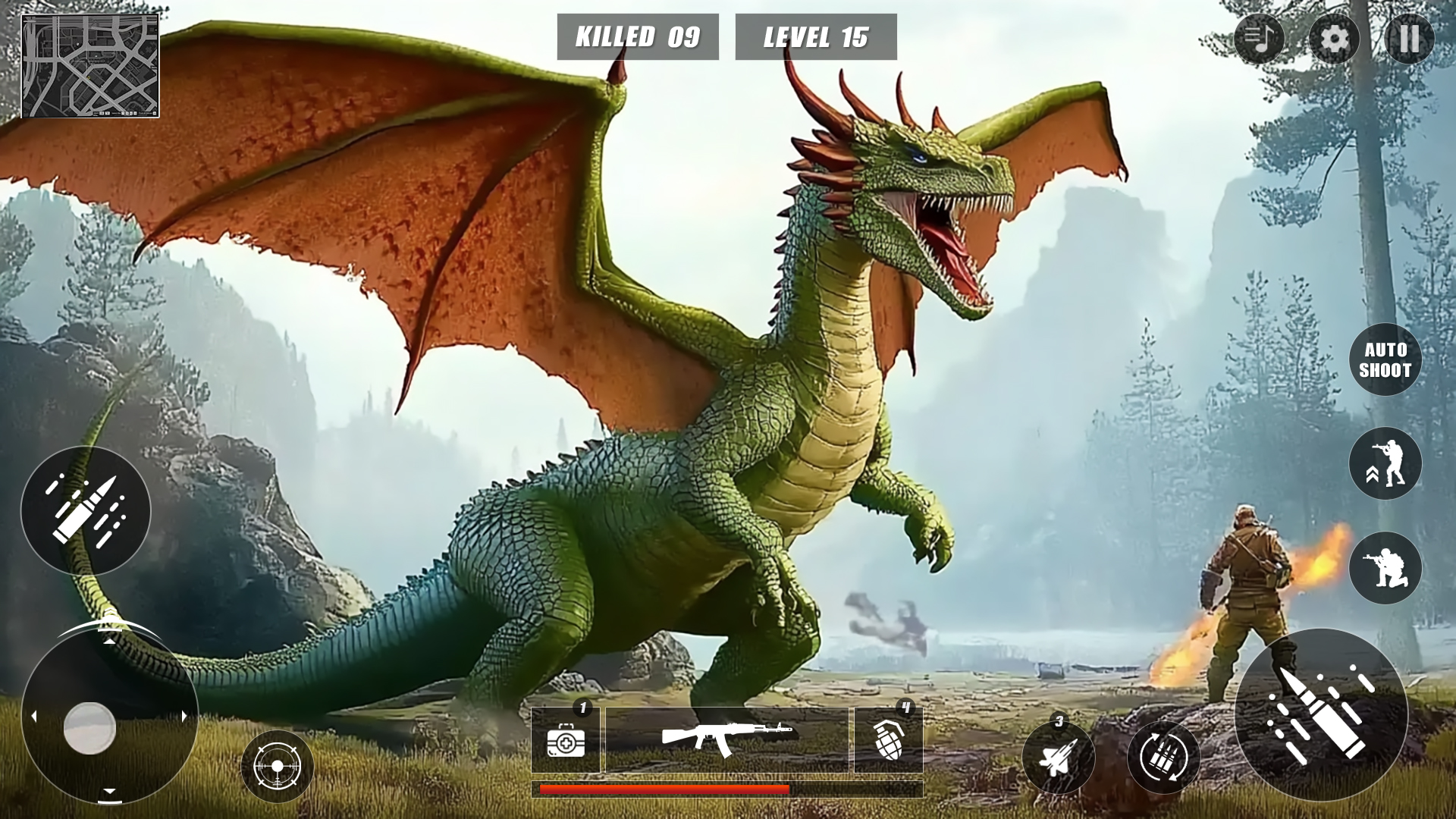Mute the game music
The height and width of the screenshot is (819, 1456).
pos(1260,37)
